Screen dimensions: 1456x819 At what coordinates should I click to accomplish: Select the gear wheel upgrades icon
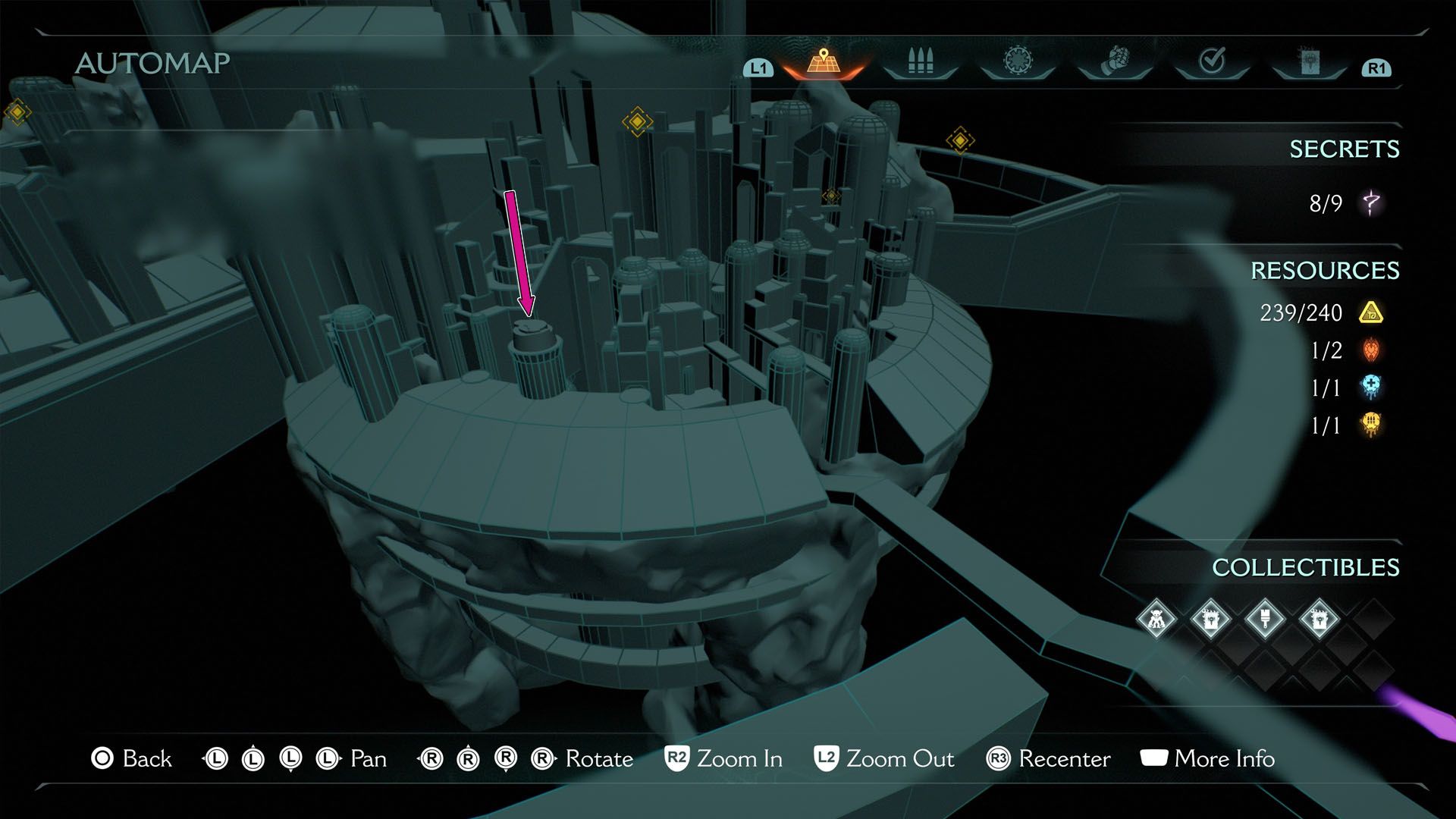tap(1020, 59)
